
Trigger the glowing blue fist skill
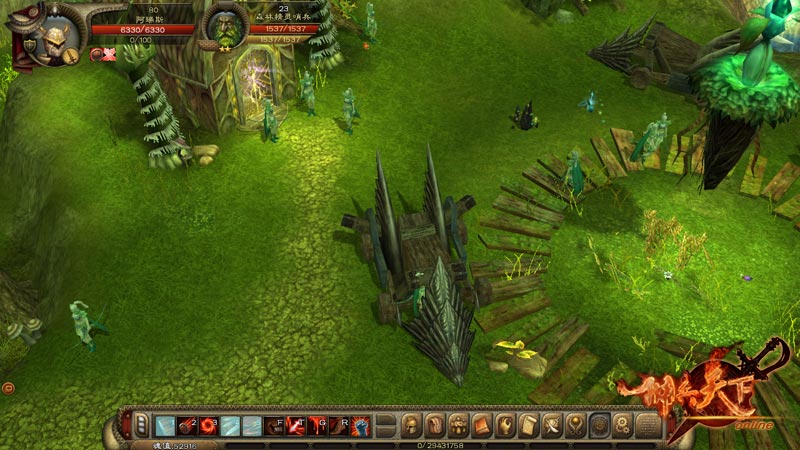361,425
